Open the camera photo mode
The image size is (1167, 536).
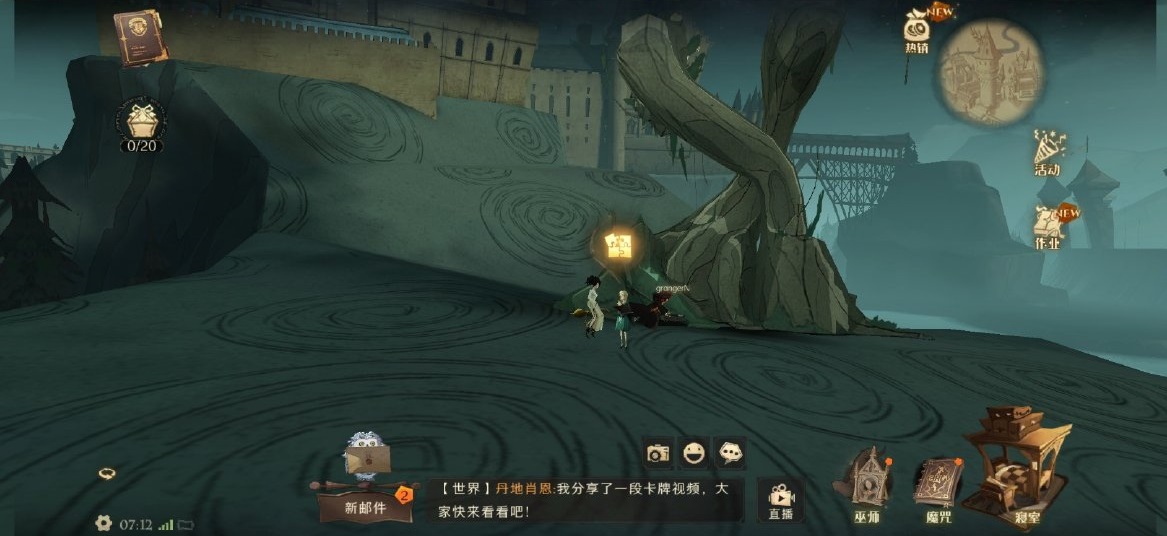[658, 453]
